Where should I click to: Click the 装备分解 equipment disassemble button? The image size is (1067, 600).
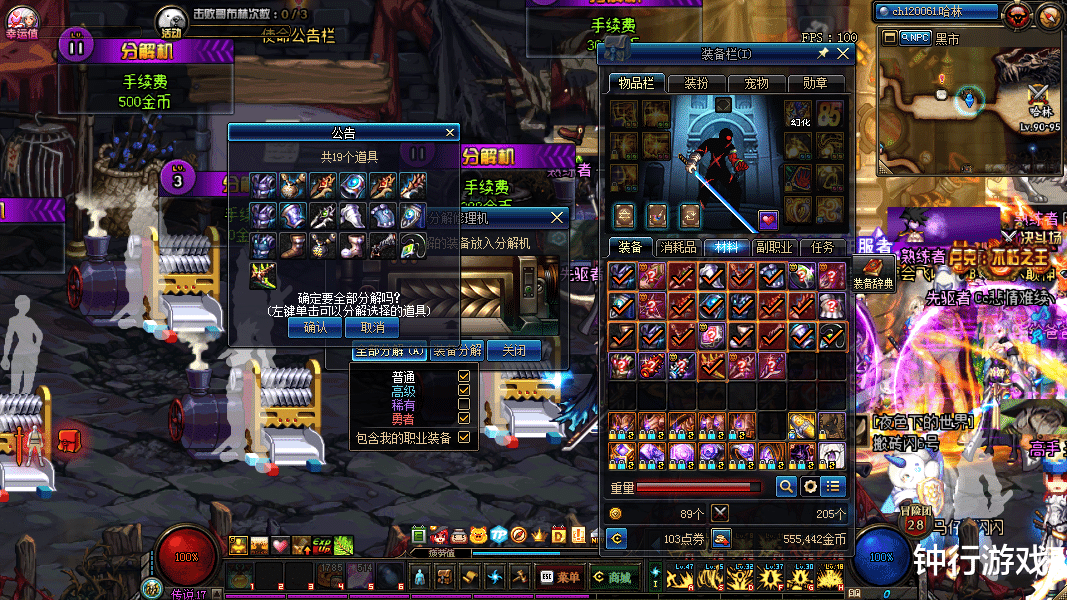point(457,350)
